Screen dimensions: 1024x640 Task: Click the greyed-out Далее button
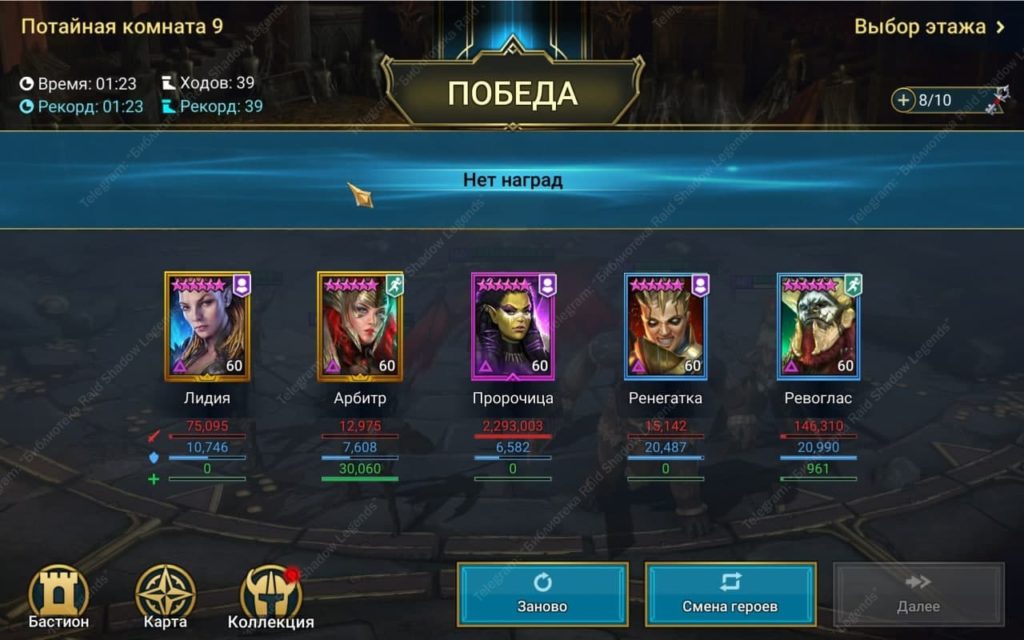pos(918,594)
